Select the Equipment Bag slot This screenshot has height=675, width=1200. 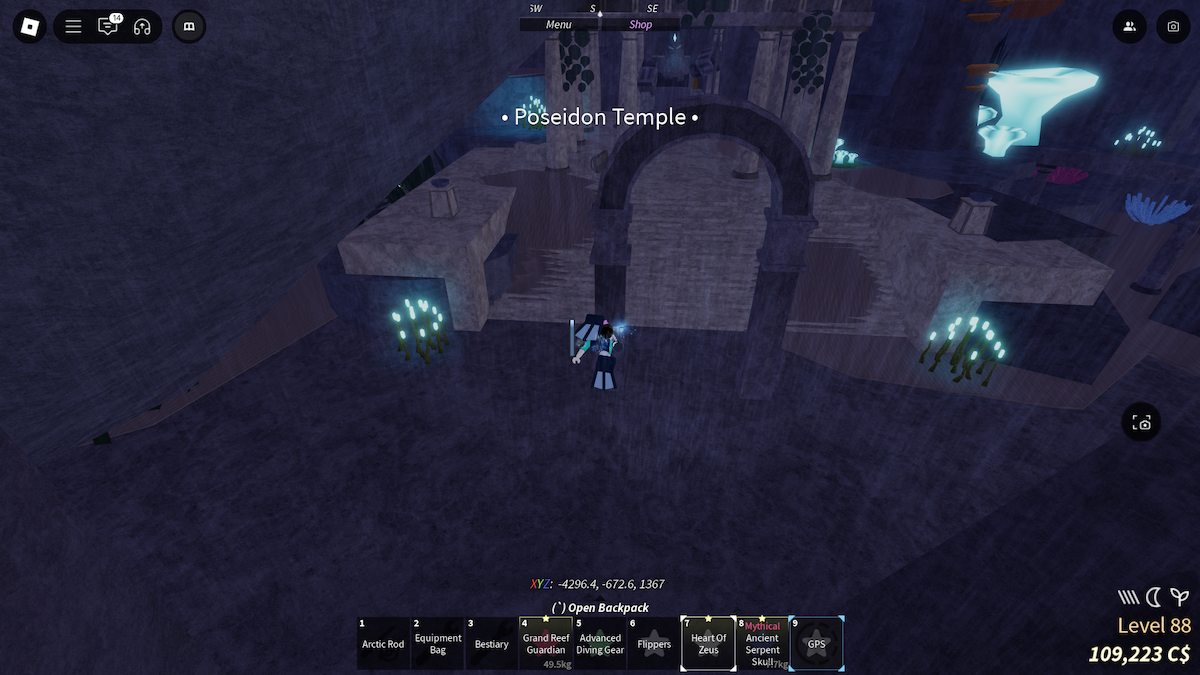pos(438,644)
